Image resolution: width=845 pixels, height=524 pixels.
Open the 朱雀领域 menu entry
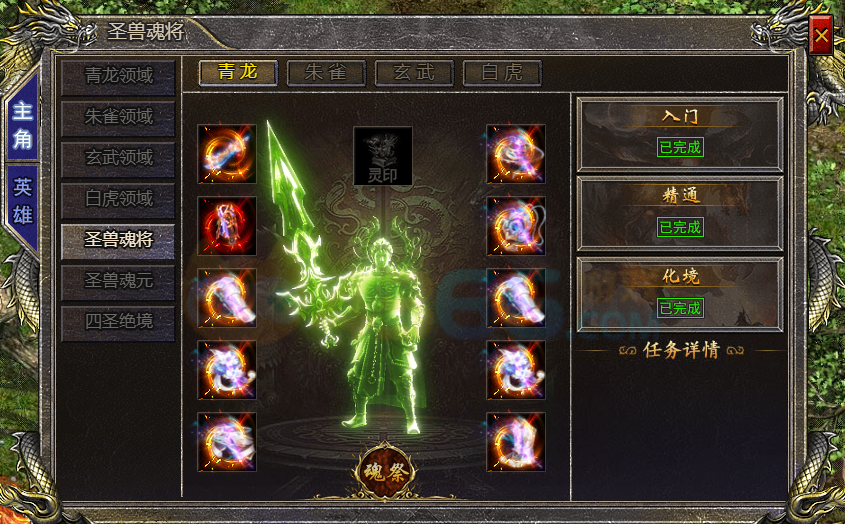click(x=118, y=117)
